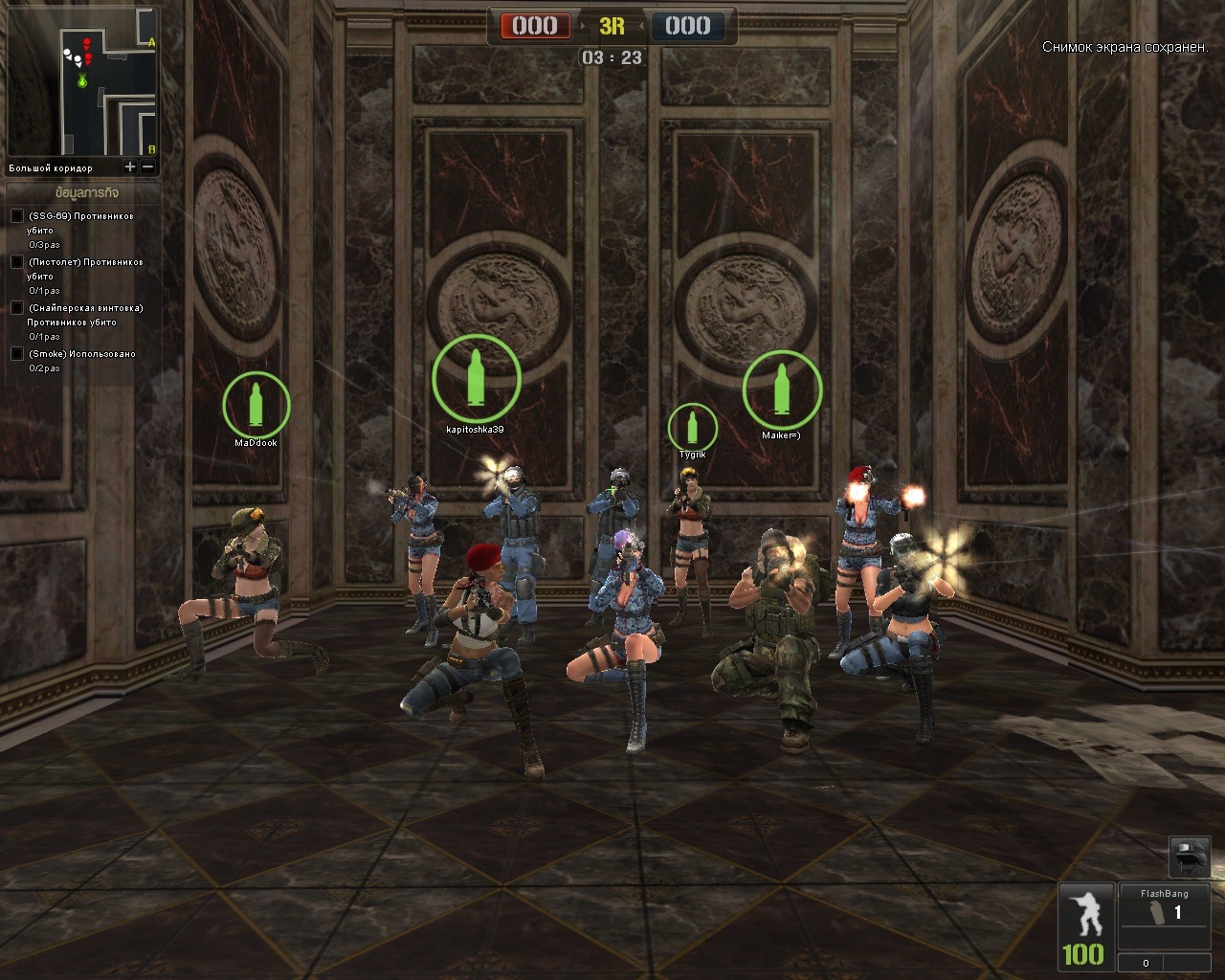Tick the SSG-69 kills mission checkbox
Screen dimensions: 1225x980
[x=16, y=216]
